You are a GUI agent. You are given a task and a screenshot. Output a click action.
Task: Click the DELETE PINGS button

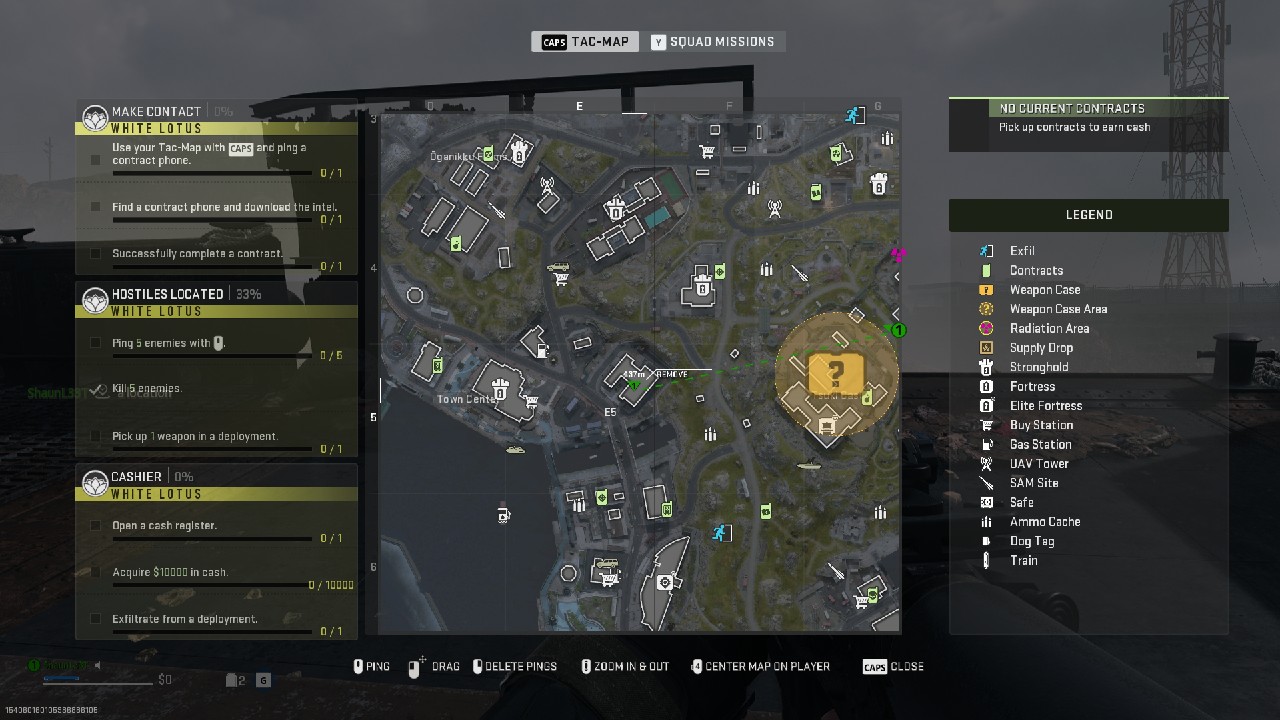pos(515,665)
